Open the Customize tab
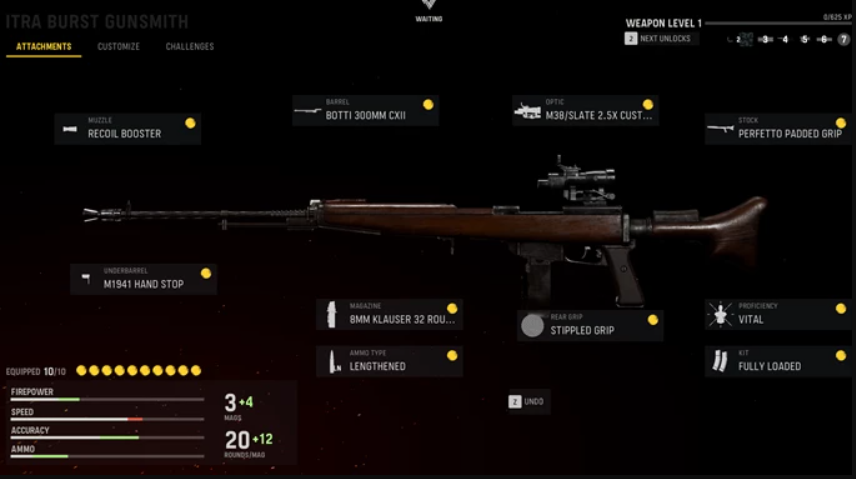This screenshot has width=856, height=479. pyautogui.click(x=118, y=47)
